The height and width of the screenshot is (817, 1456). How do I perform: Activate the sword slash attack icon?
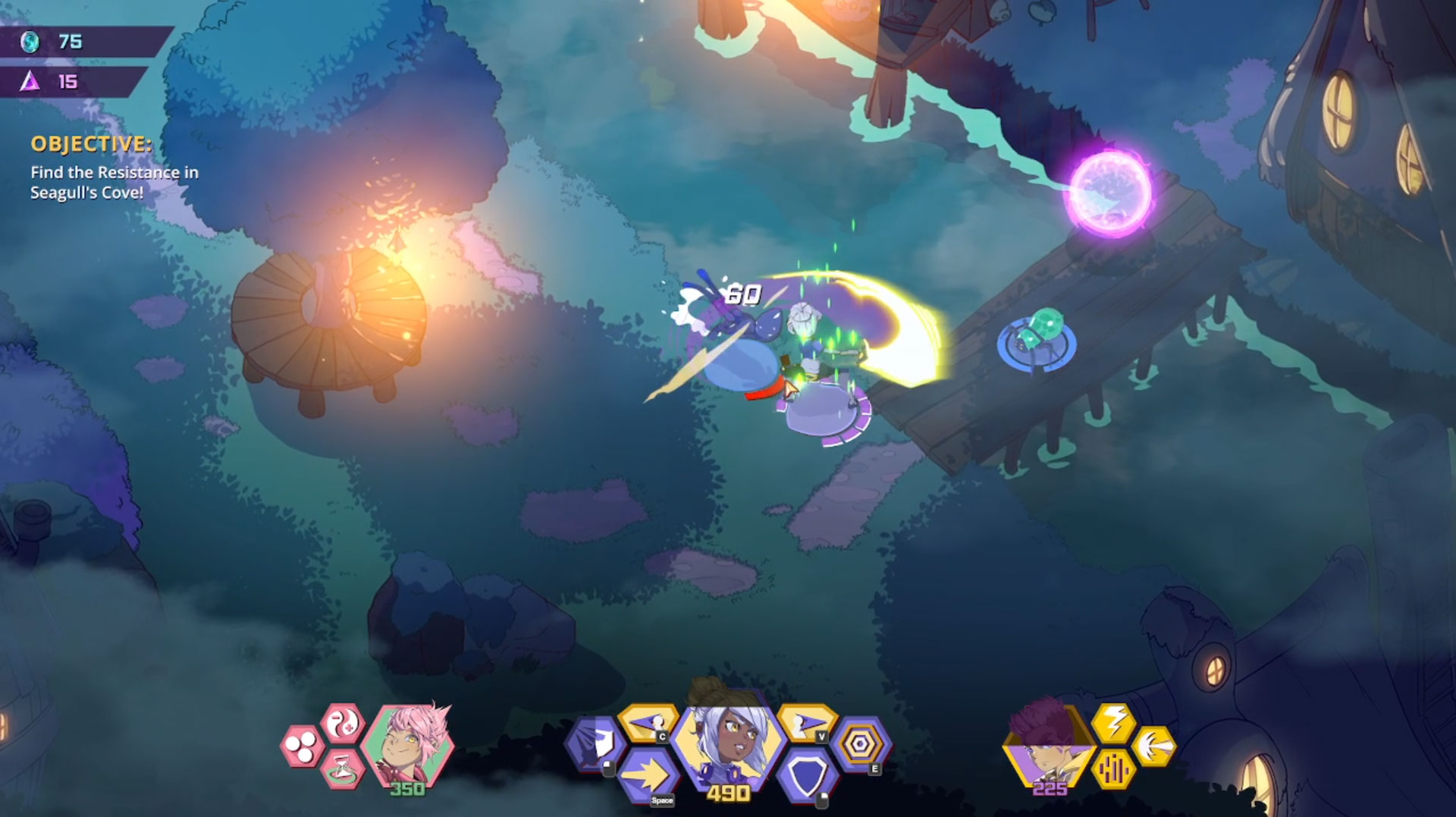coord(595,743)
